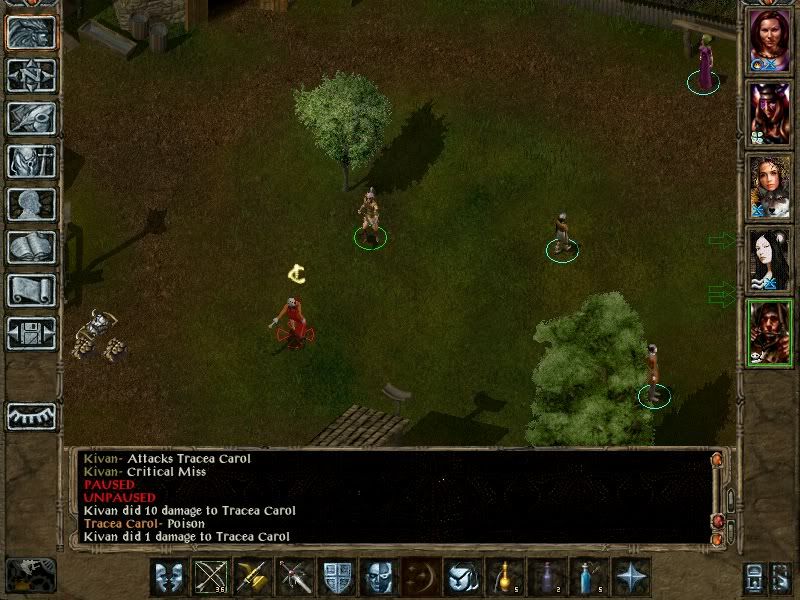The image size is (800, 600).
Task: Activate the shield guard action
Action: click(337, 577)
